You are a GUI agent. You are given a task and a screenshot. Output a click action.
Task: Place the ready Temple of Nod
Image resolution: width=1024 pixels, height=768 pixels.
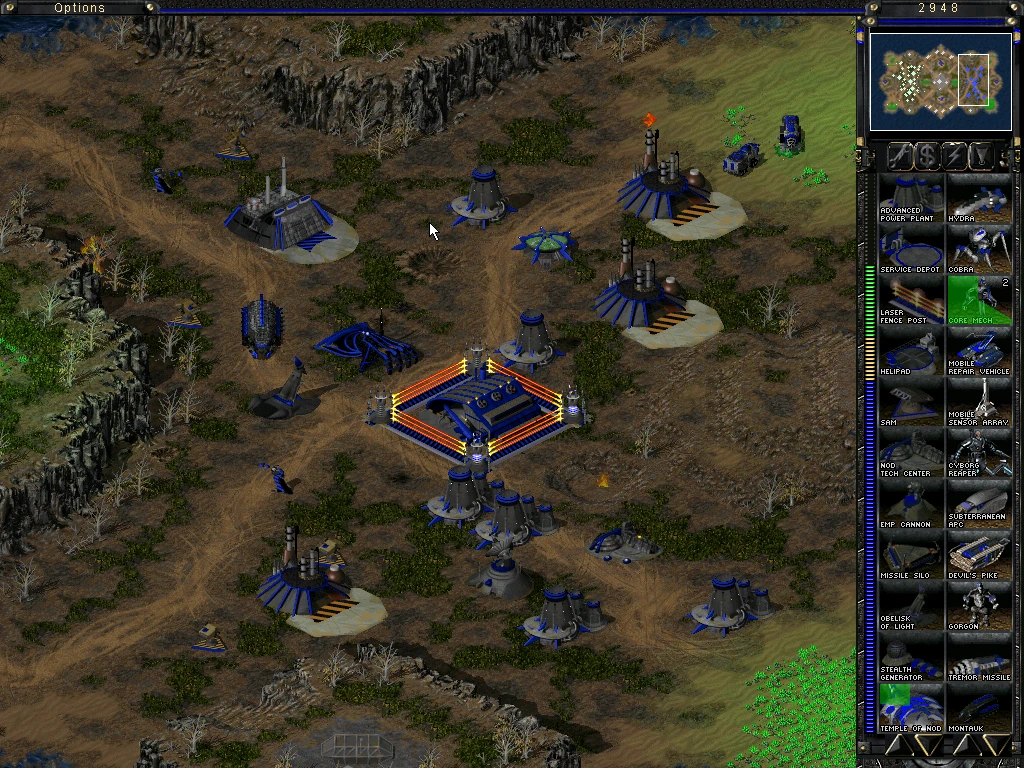[911, 708]
